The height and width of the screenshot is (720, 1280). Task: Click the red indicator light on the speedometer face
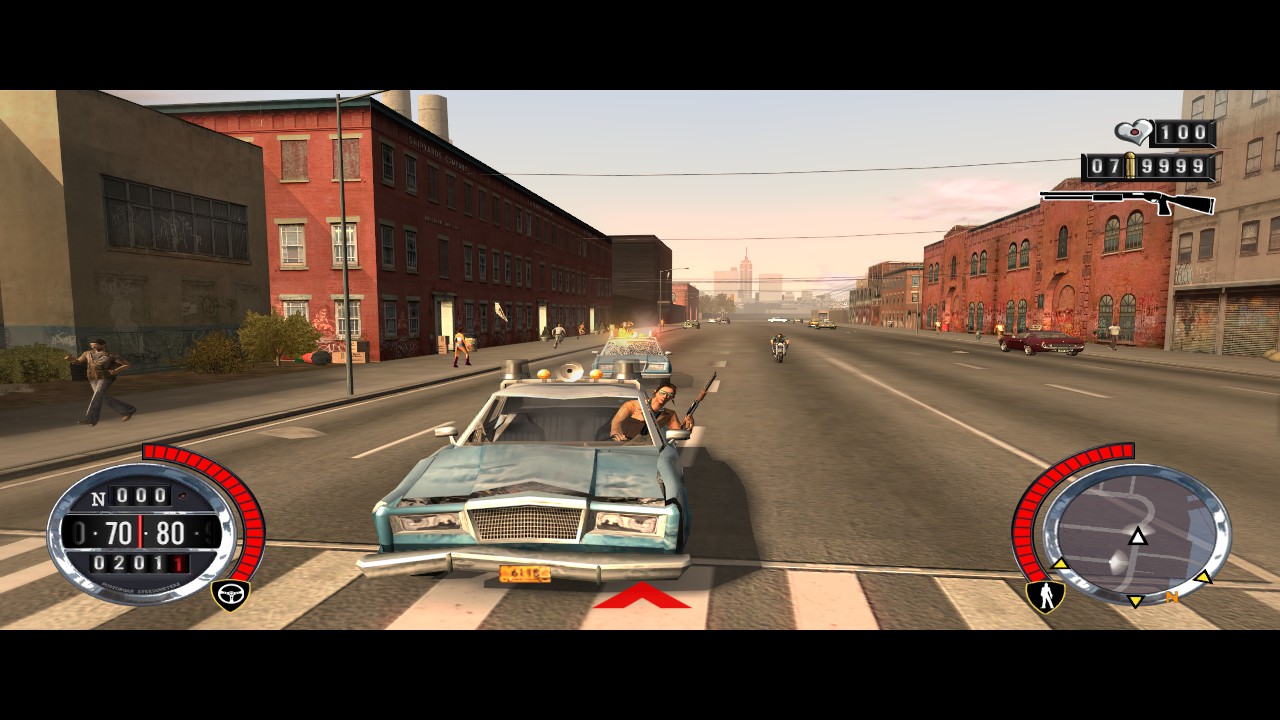pyautogui.click(x=182, y=494)
